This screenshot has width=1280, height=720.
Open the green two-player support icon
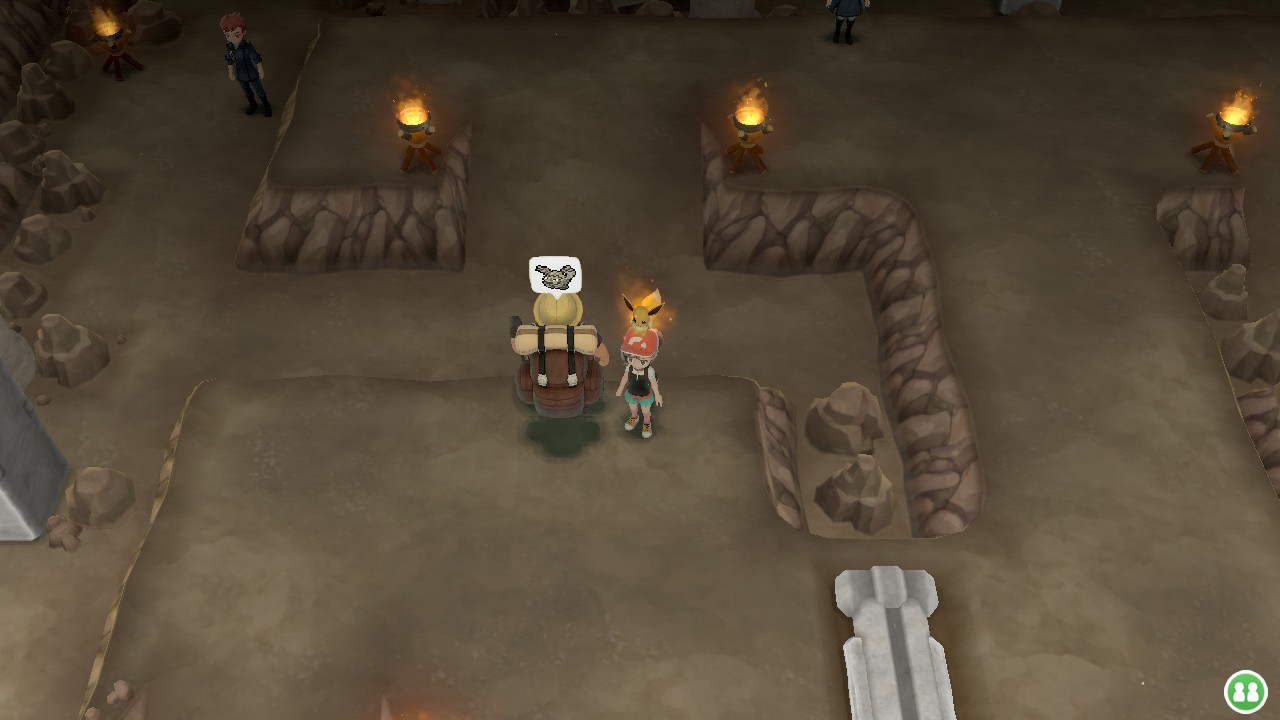pos(1245,691)
